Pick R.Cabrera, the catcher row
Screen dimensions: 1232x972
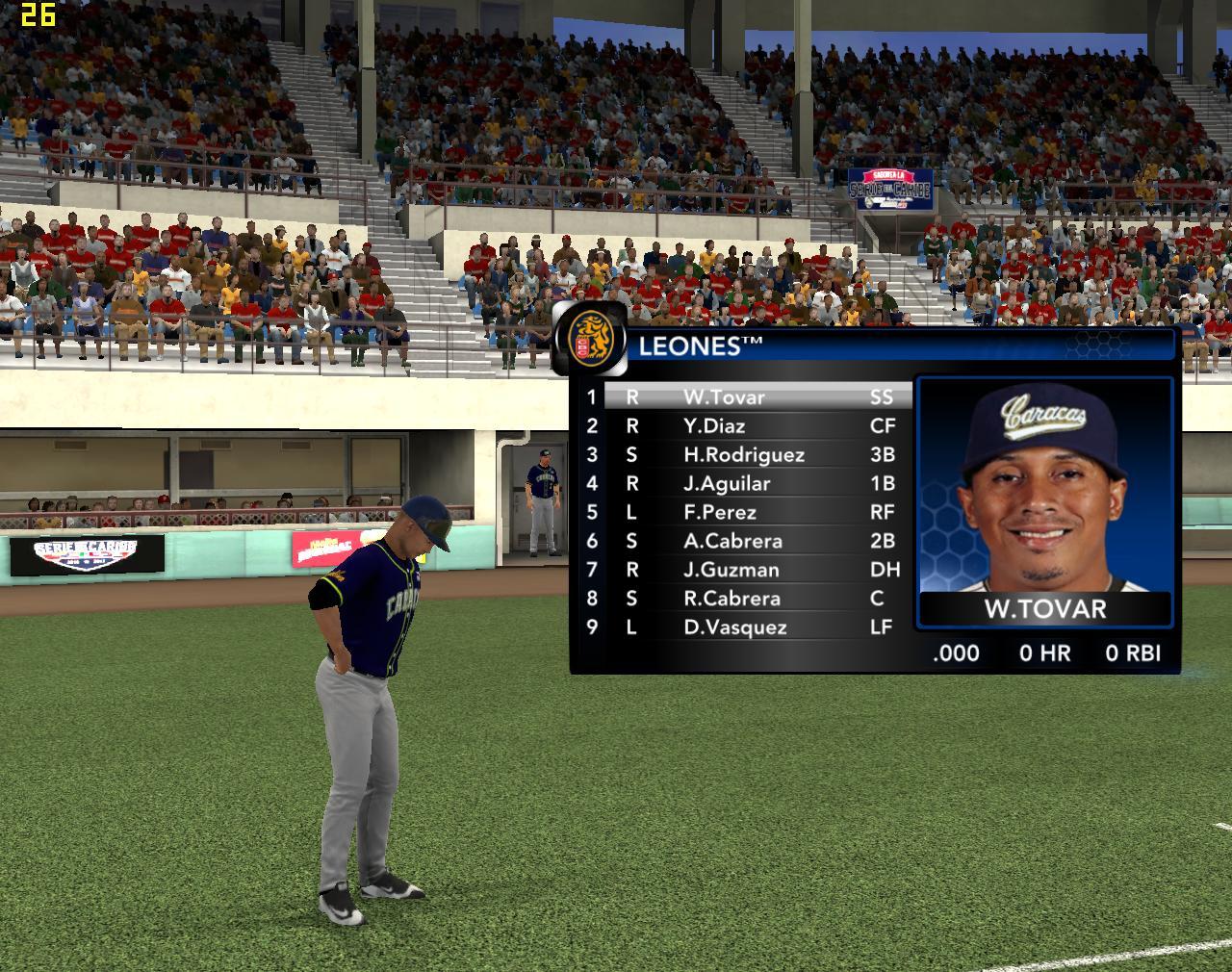click(731, 599)
